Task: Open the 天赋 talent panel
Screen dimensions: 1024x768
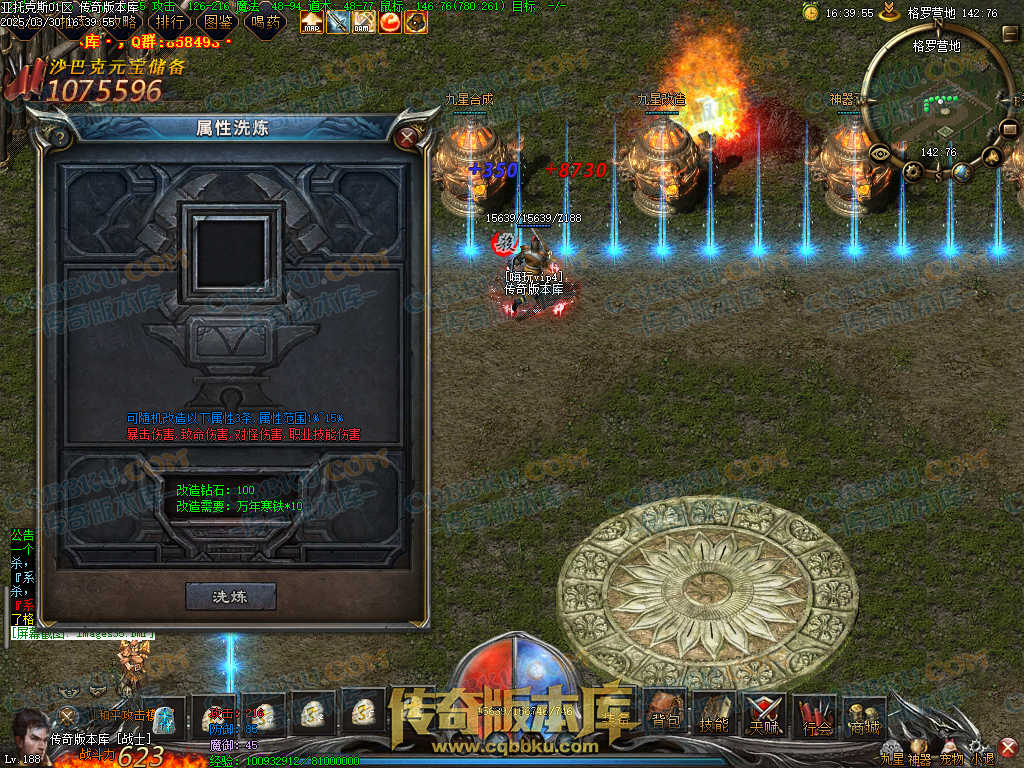Action: coord(764,711)
